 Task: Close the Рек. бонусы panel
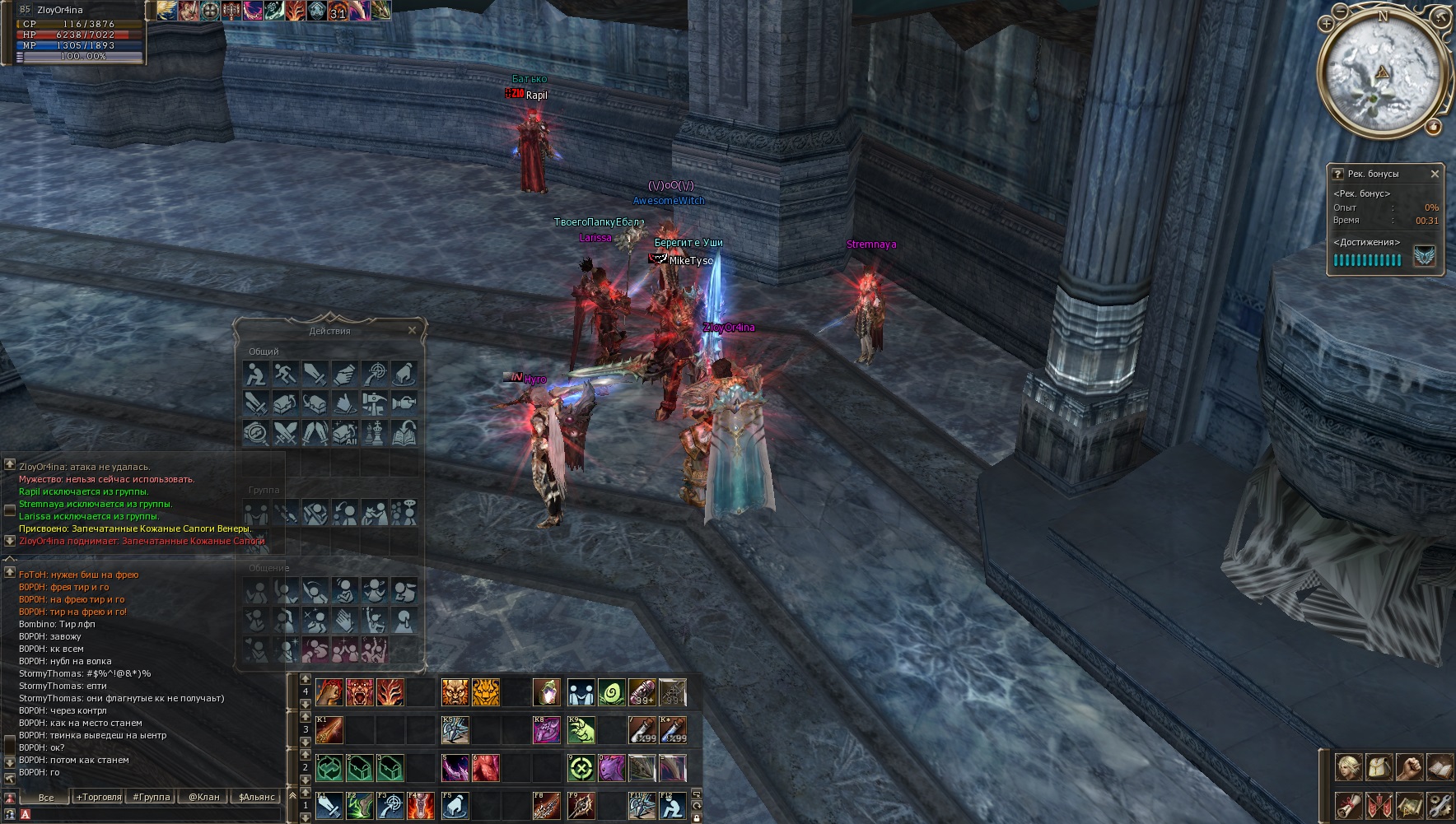(1435, 174)
